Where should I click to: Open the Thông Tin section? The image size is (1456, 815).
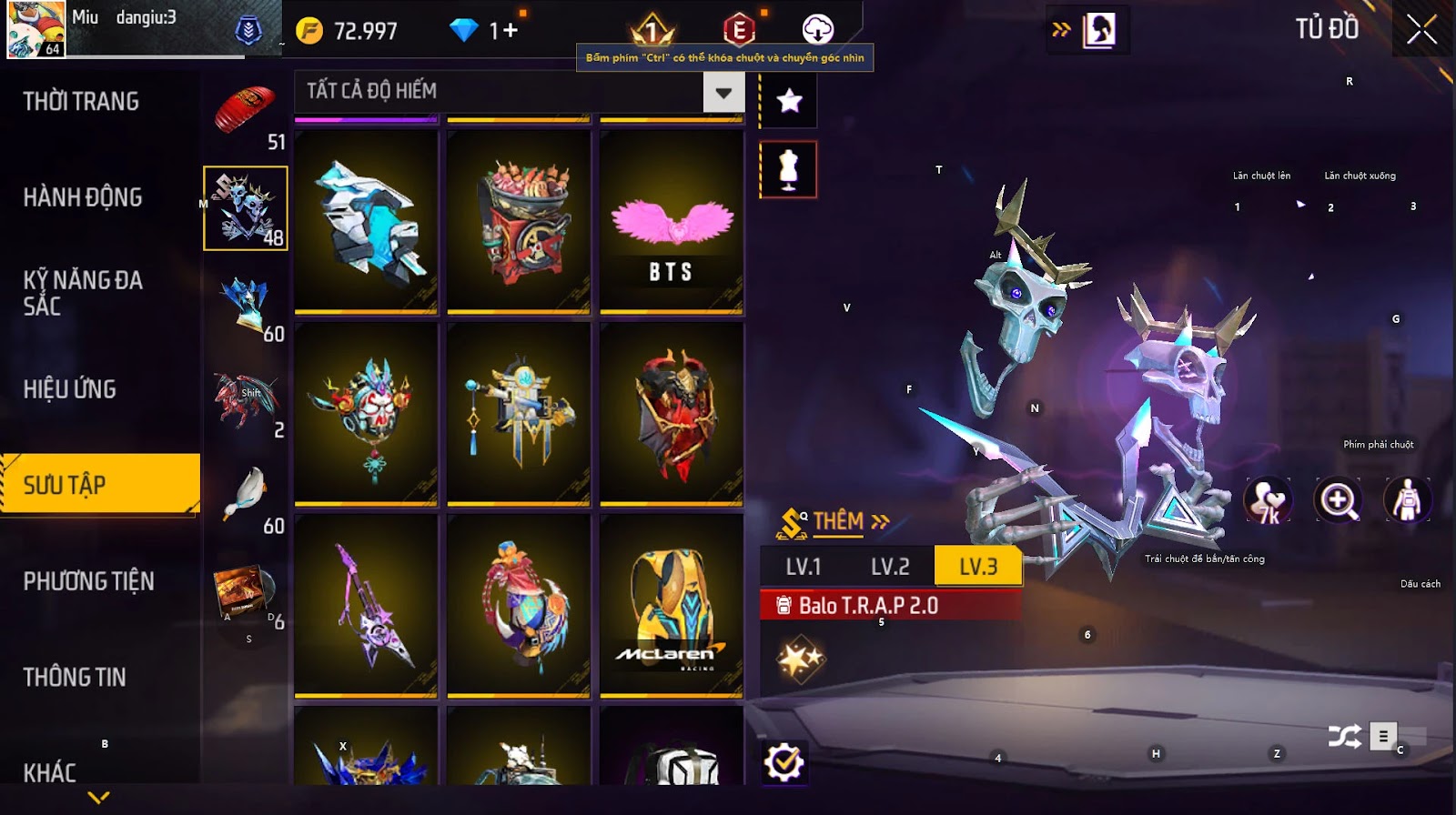75,677
